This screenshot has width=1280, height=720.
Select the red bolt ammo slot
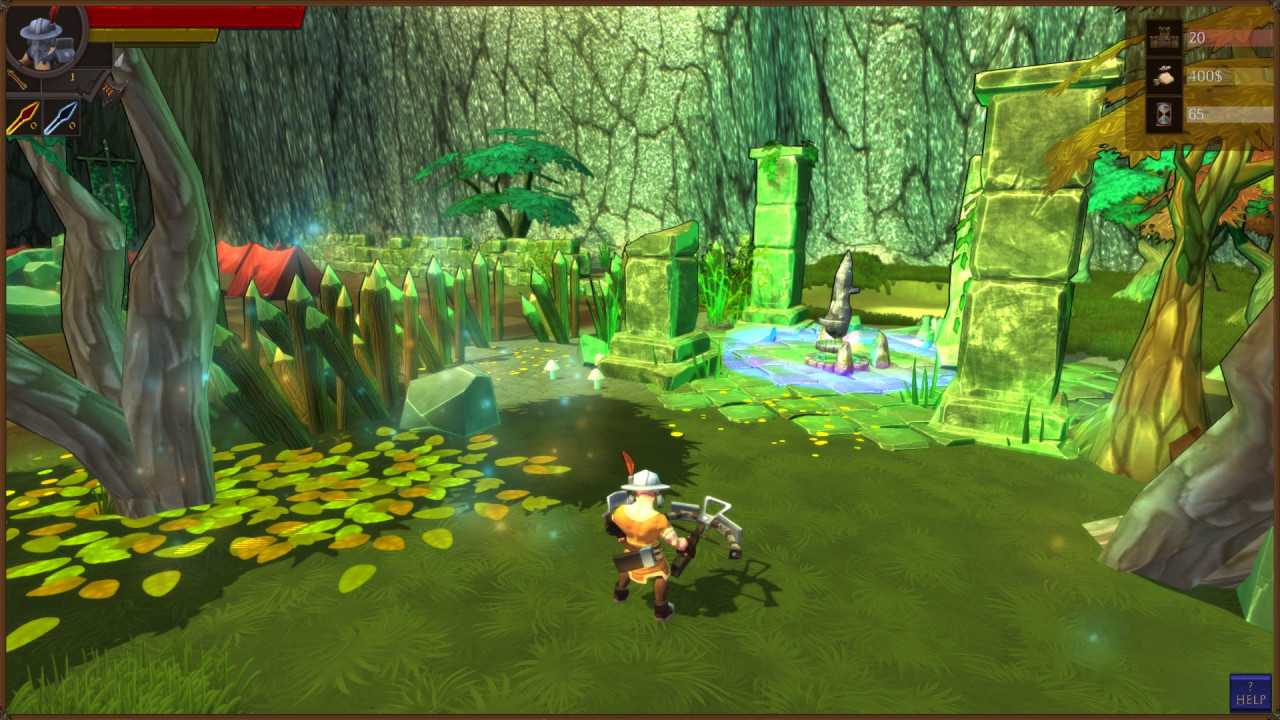pos(22,119)
